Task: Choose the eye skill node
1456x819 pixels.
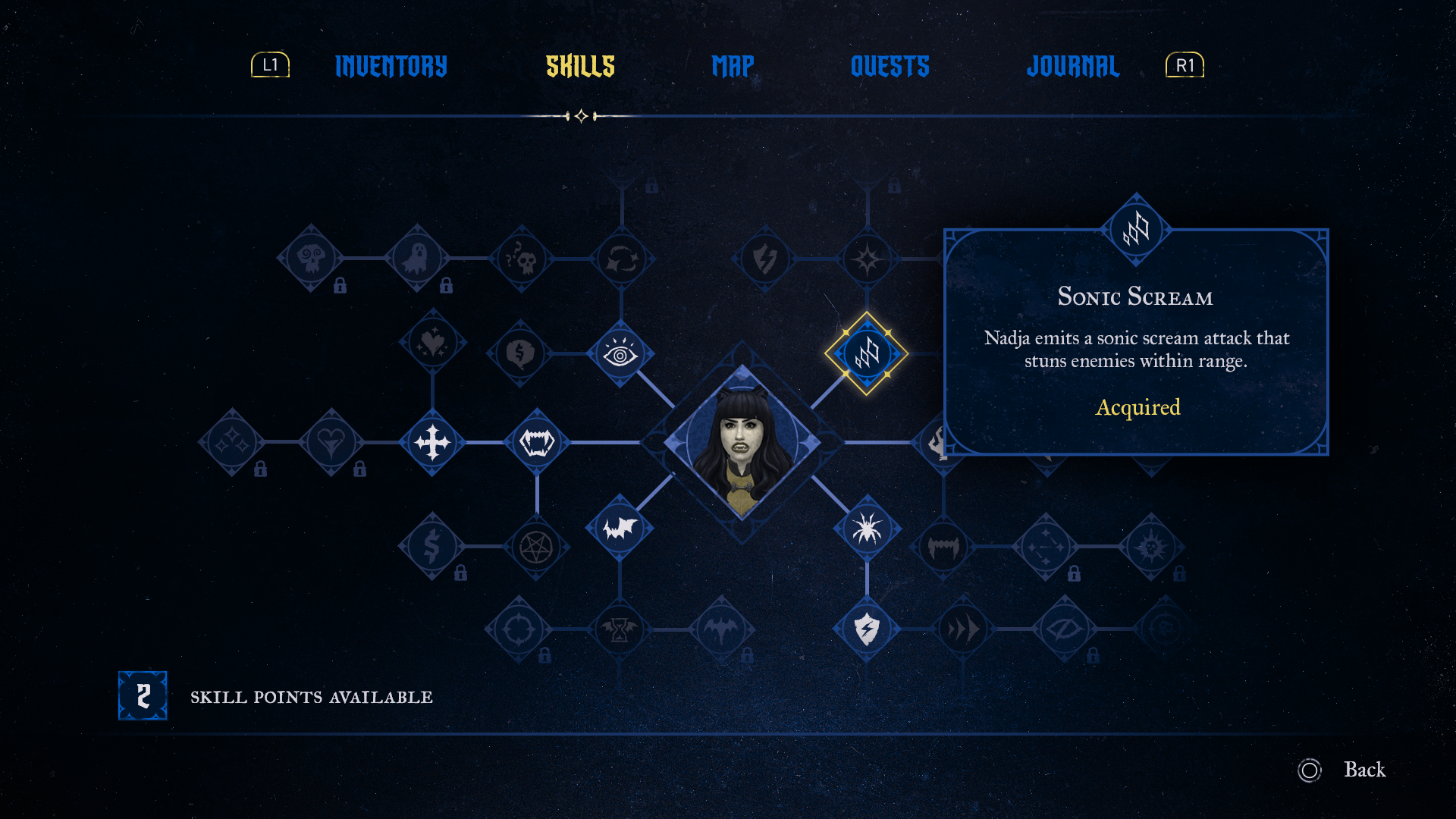Action: pyautogui.click(x=620, y=354)
